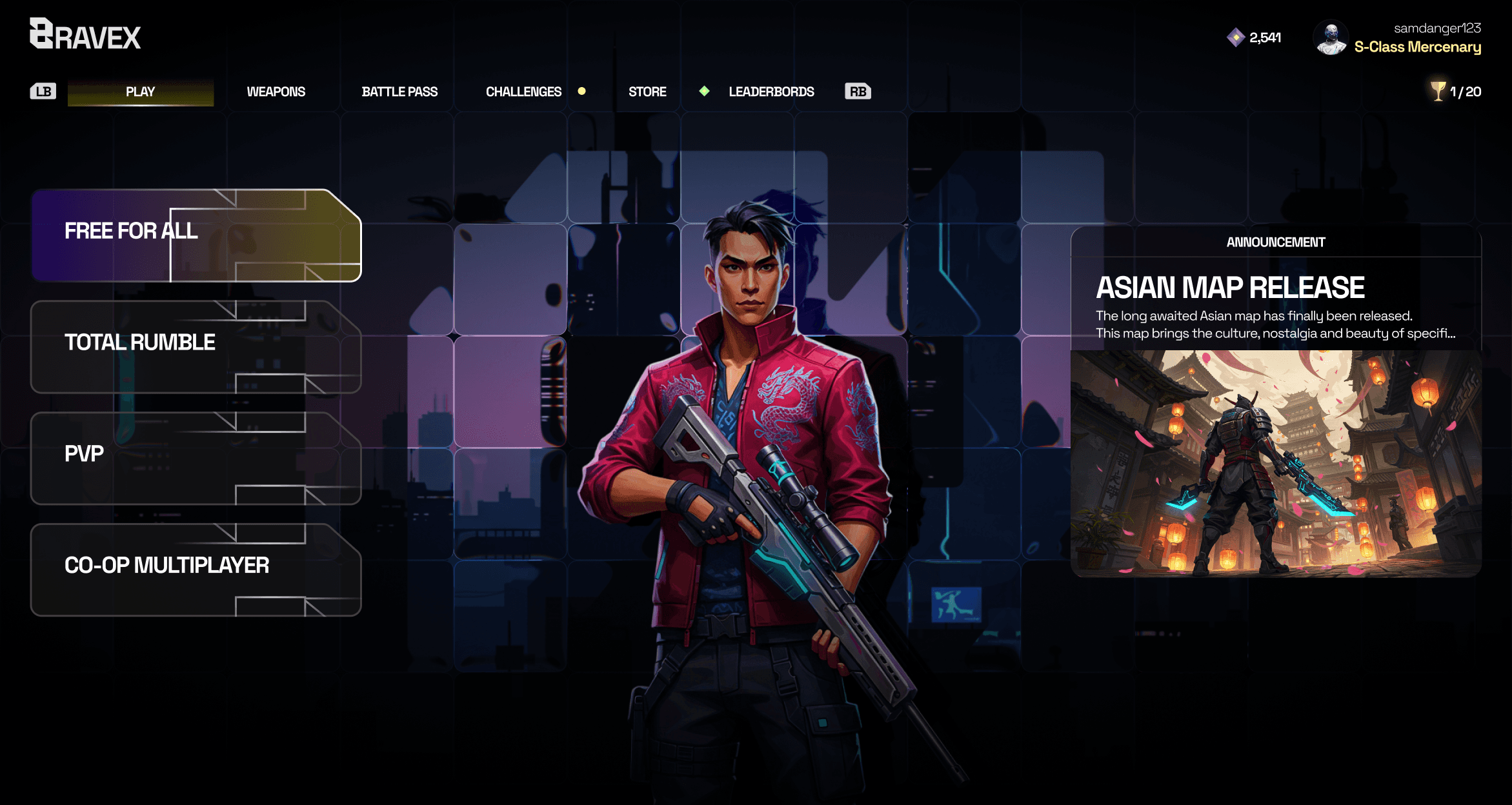Viewport: 1512px width, 805px height.
Task: Open the Weapons tab
Action: (x=276, y=92)
